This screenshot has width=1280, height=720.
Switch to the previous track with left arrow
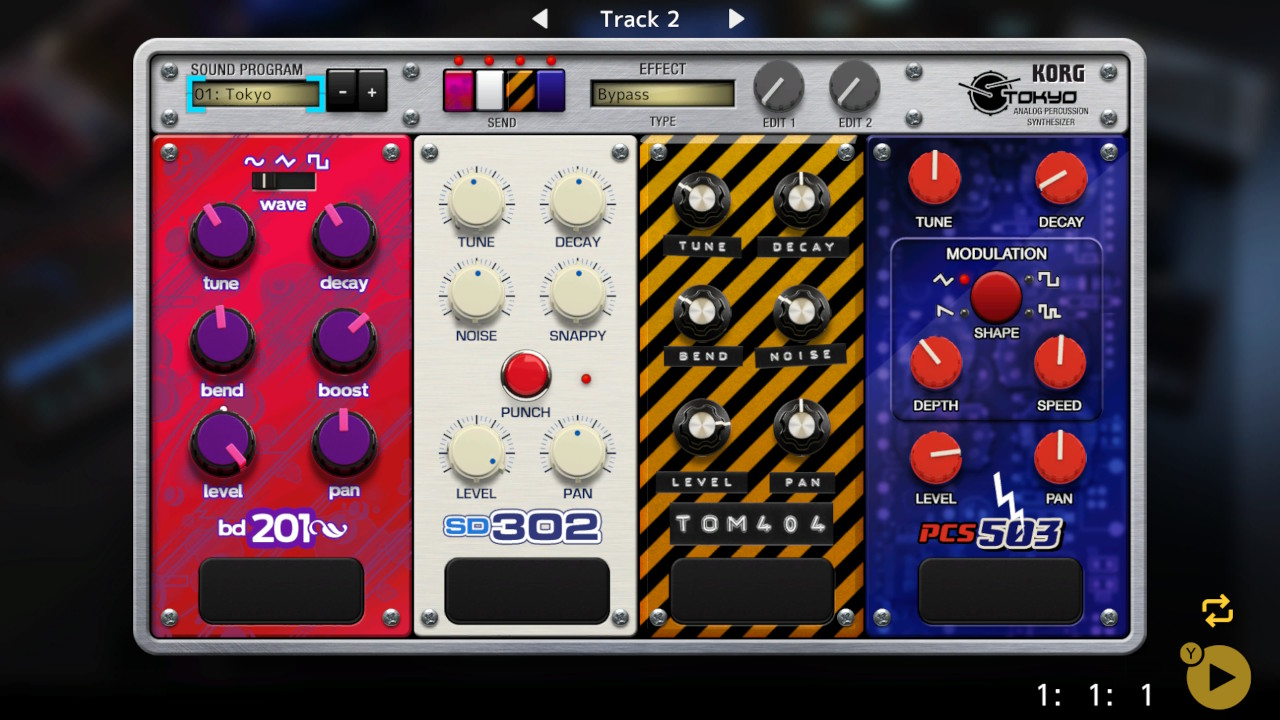click(x=541, y=18)
